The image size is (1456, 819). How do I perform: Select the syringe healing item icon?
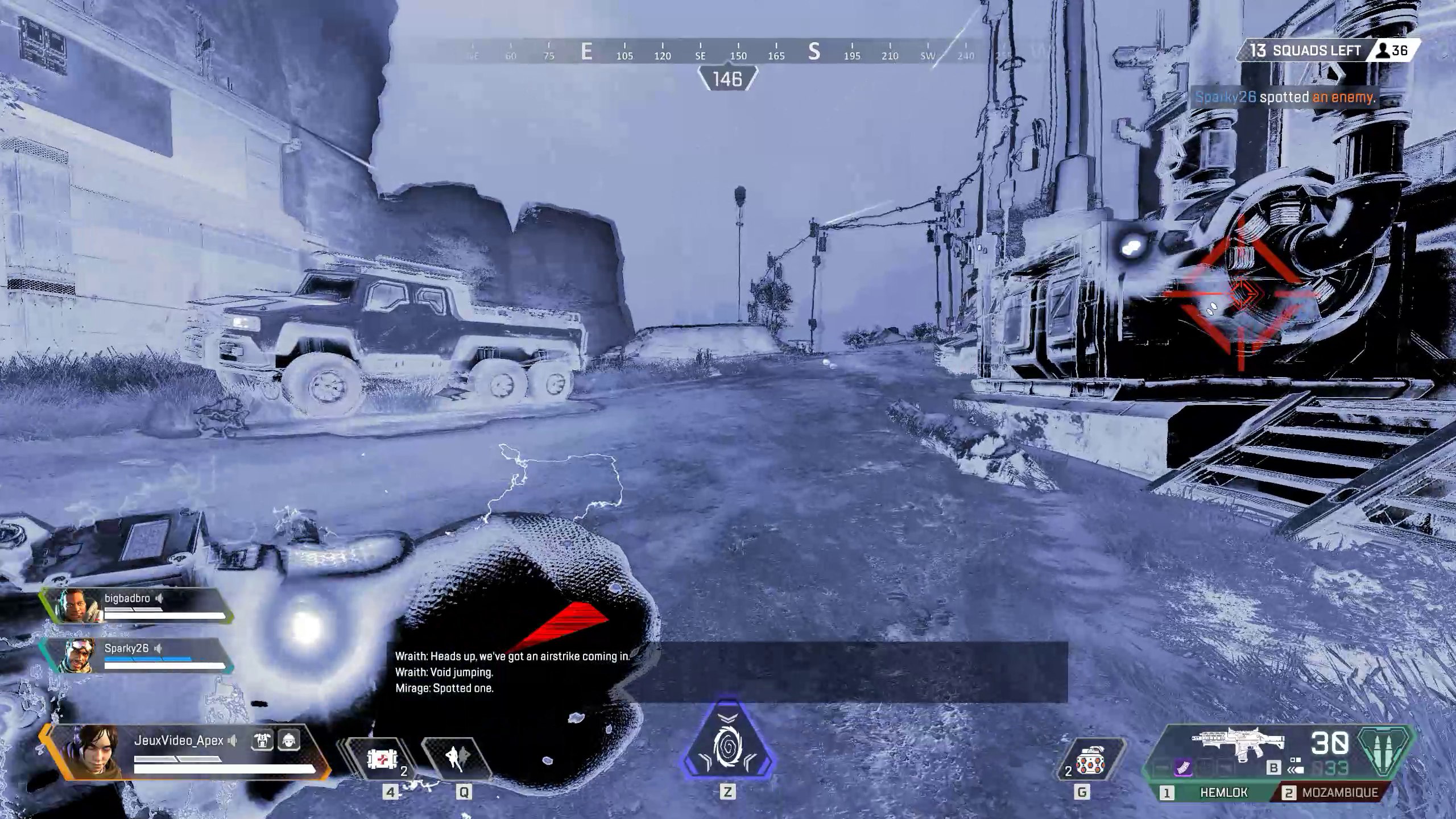click(384, 759)
